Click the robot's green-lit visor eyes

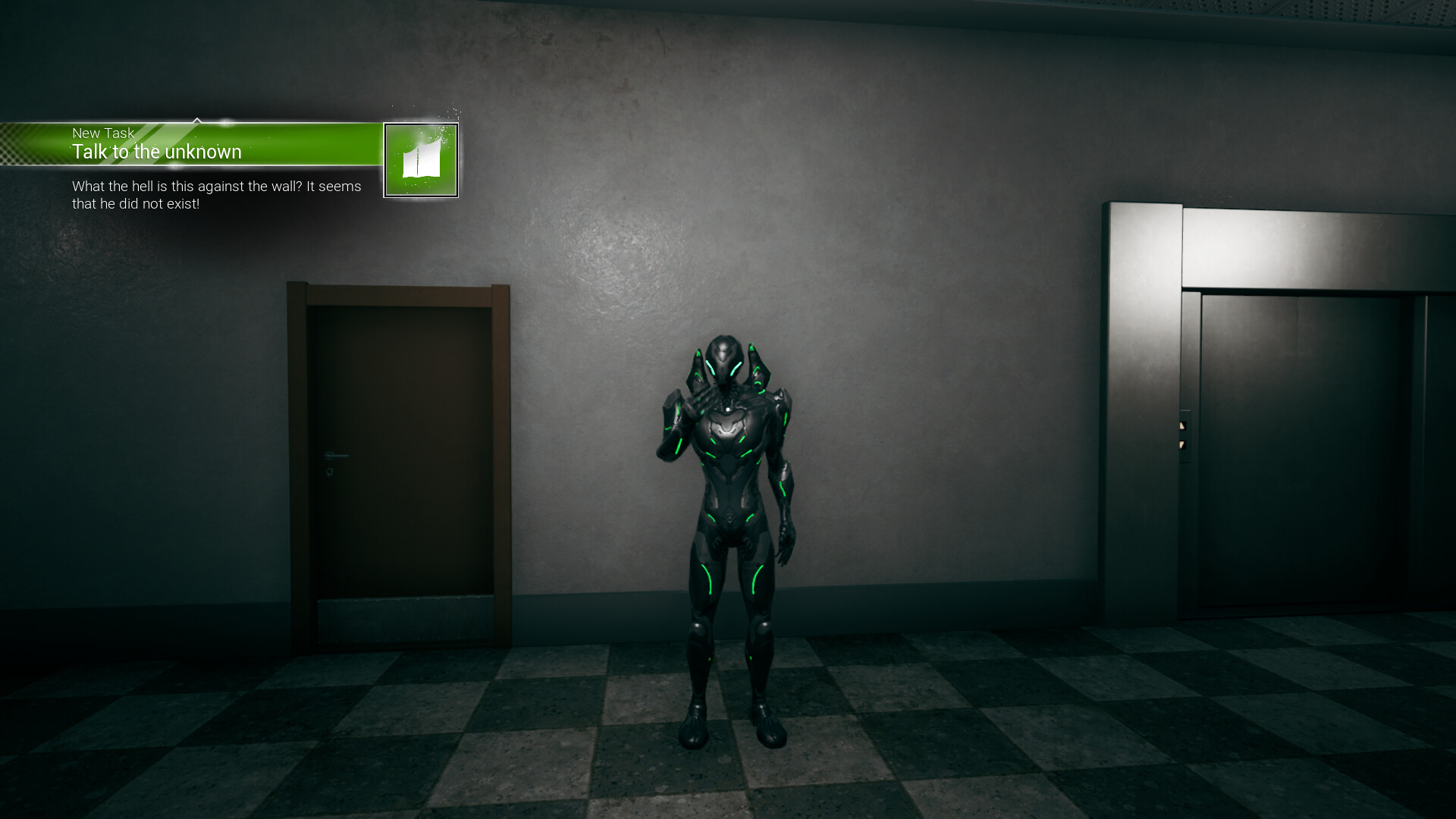pyautogui.click(x=722, y=369)
